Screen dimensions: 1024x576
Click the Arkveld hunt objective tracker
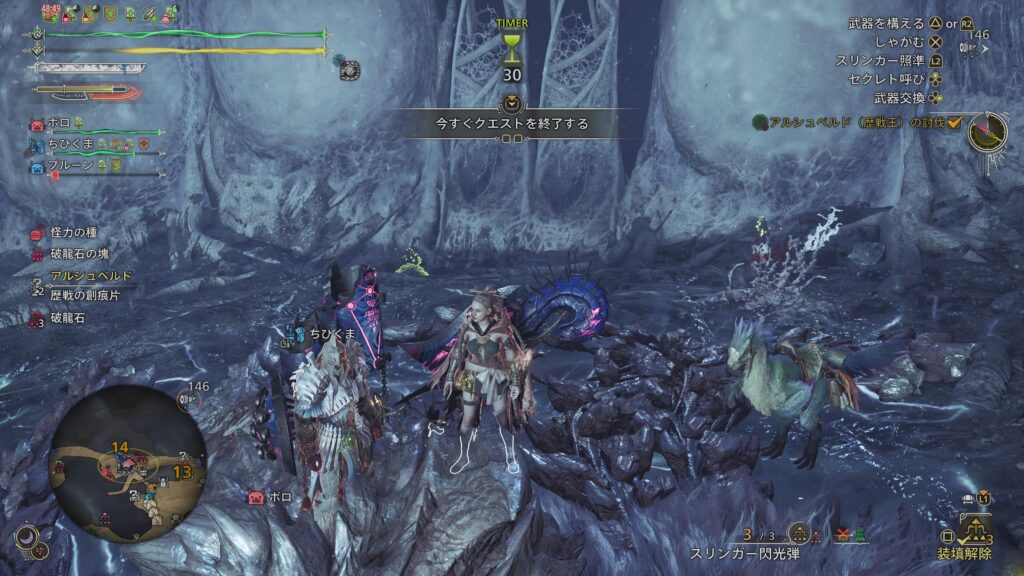point(857,122)
